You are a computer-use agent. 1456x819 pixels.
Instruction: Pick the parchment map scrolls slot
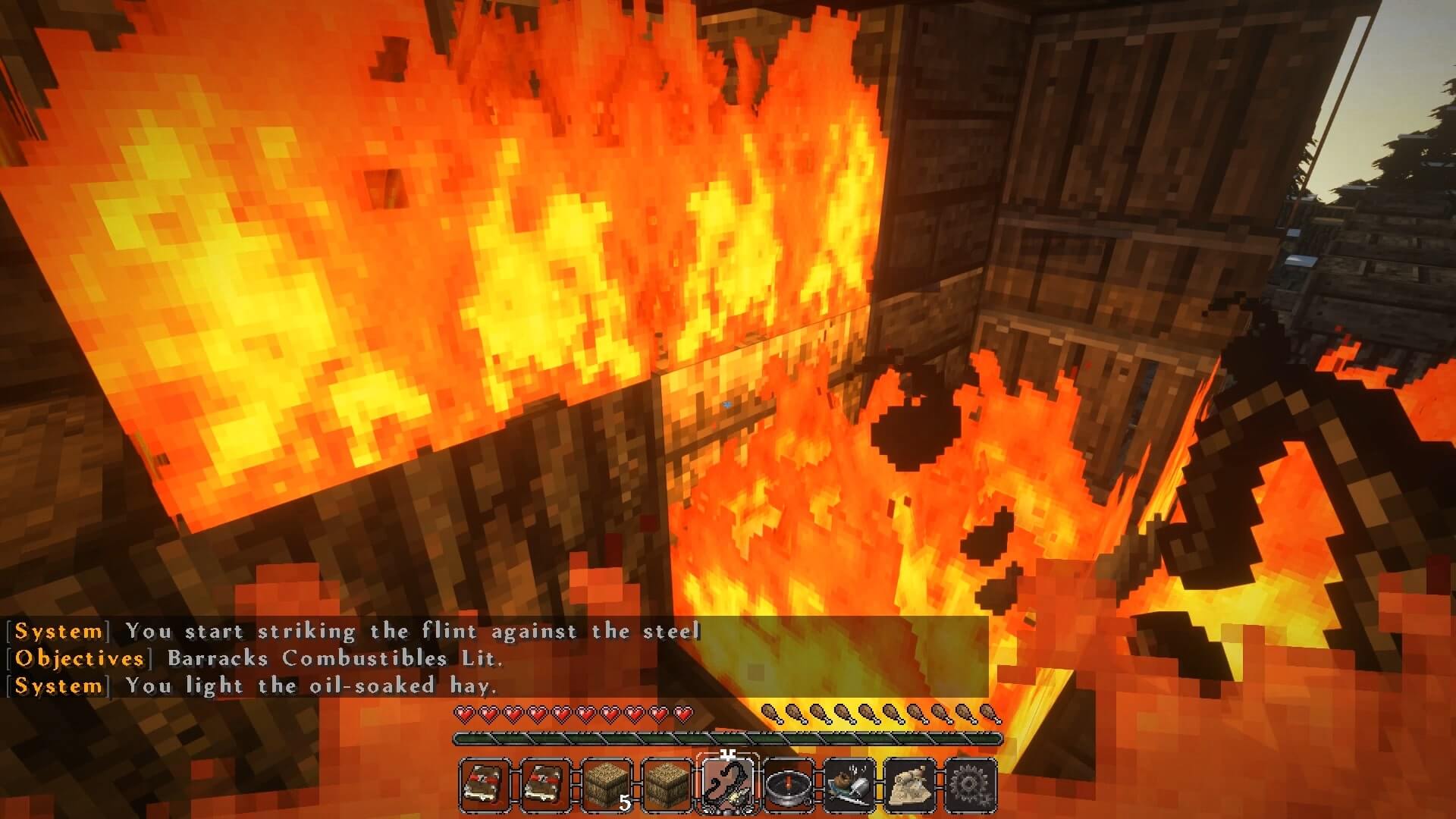(x=910, y=785)
